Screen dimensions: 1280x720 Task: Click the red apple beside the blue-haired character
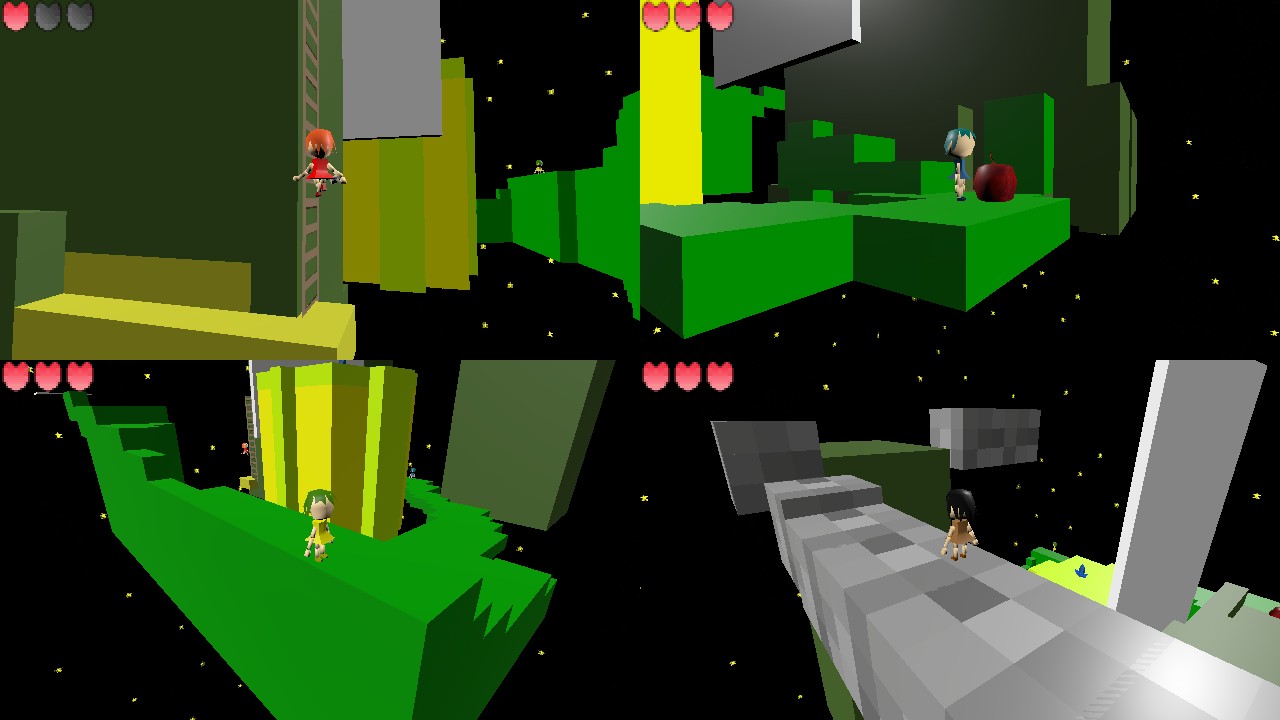tap(997, 184)
